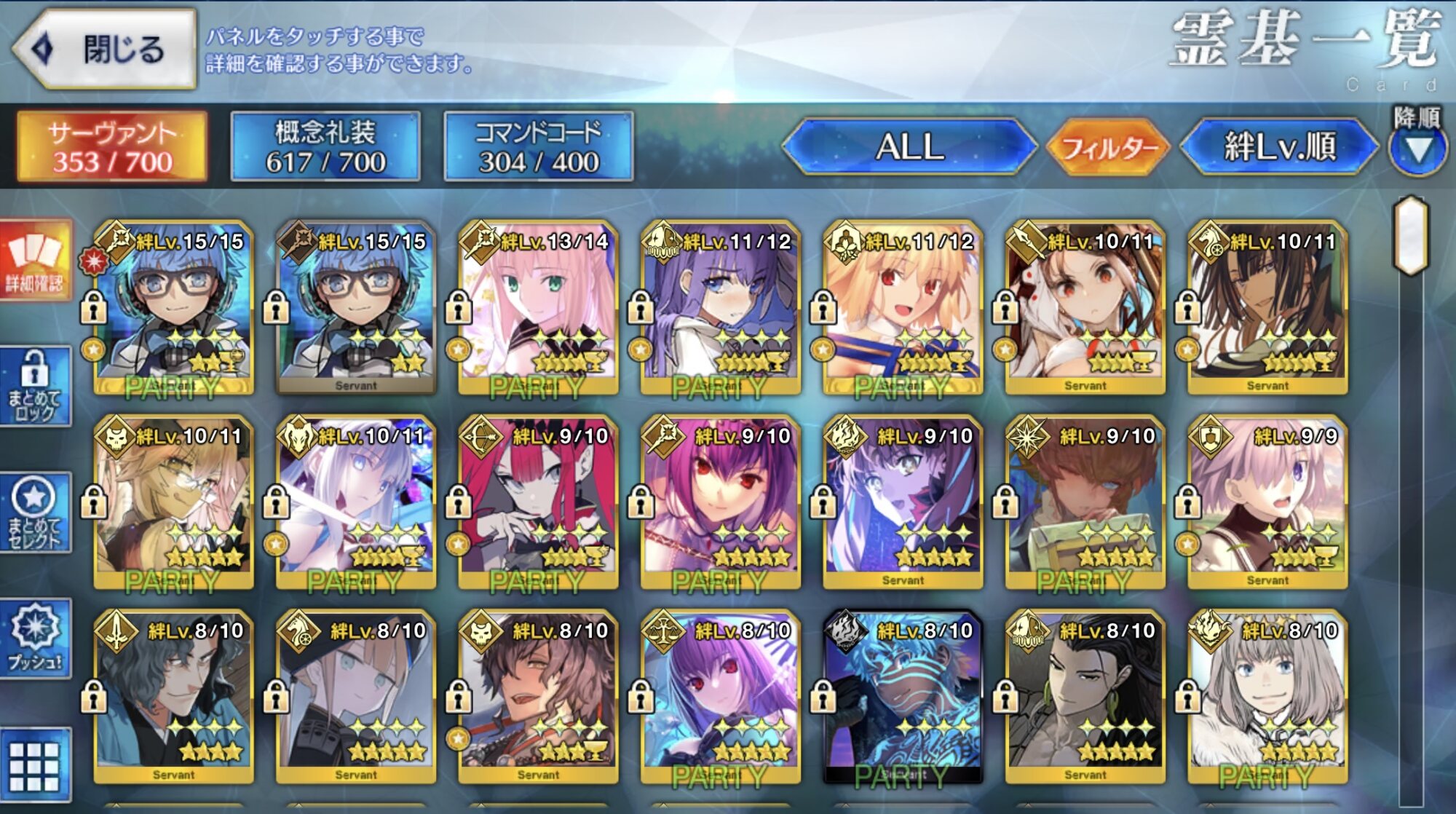The image size is (1456, 814).
Task: Activate まとめてセレクト bulk select button
Action: click(x=35, y=513)
